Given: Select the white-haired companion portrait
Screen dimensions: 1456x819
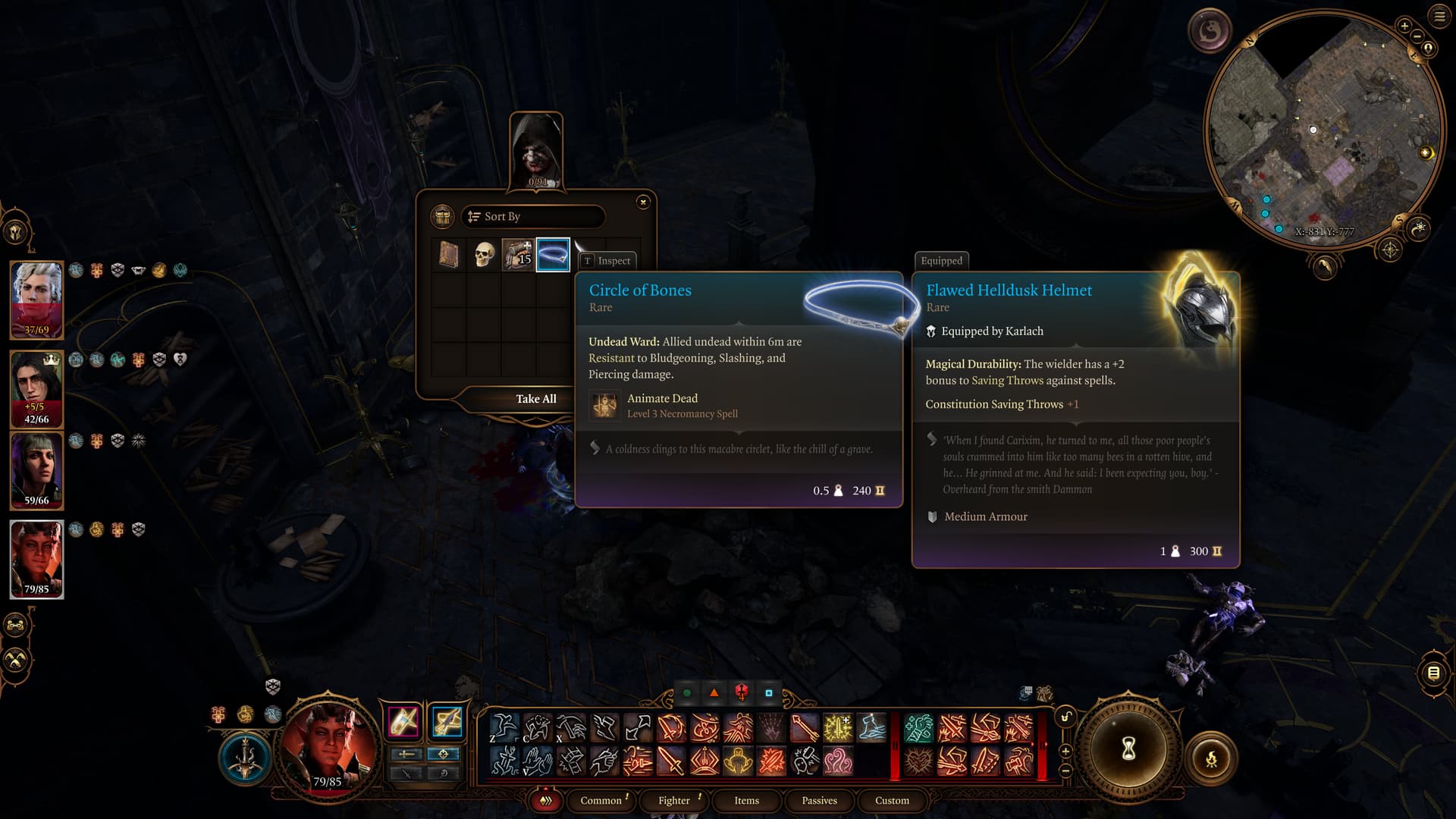Looking at the screenshot, I should pos(36,300).
